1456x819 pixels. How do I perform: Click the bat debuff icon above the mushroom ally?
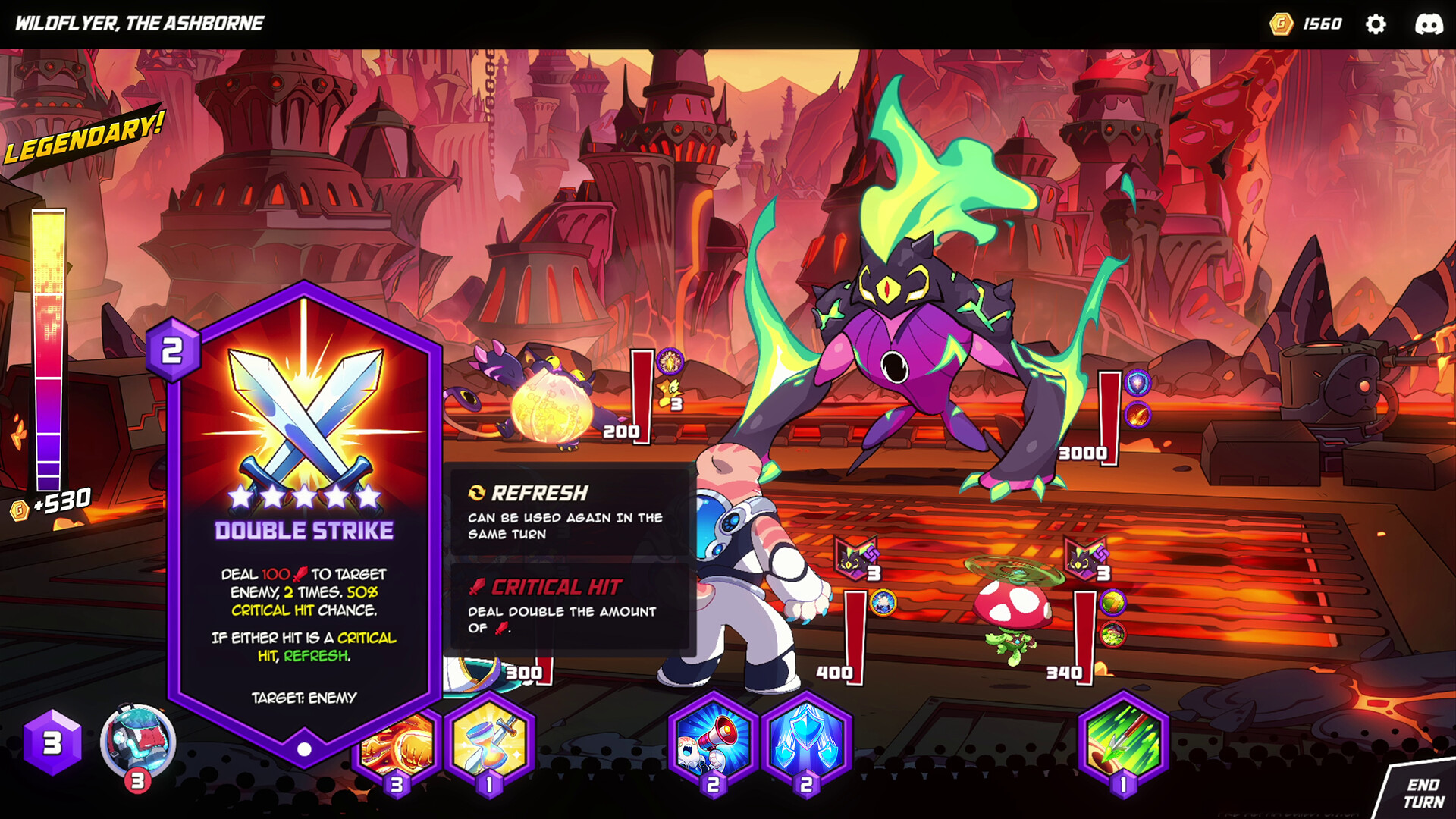pyautogui.click(x=1081, y=558)
